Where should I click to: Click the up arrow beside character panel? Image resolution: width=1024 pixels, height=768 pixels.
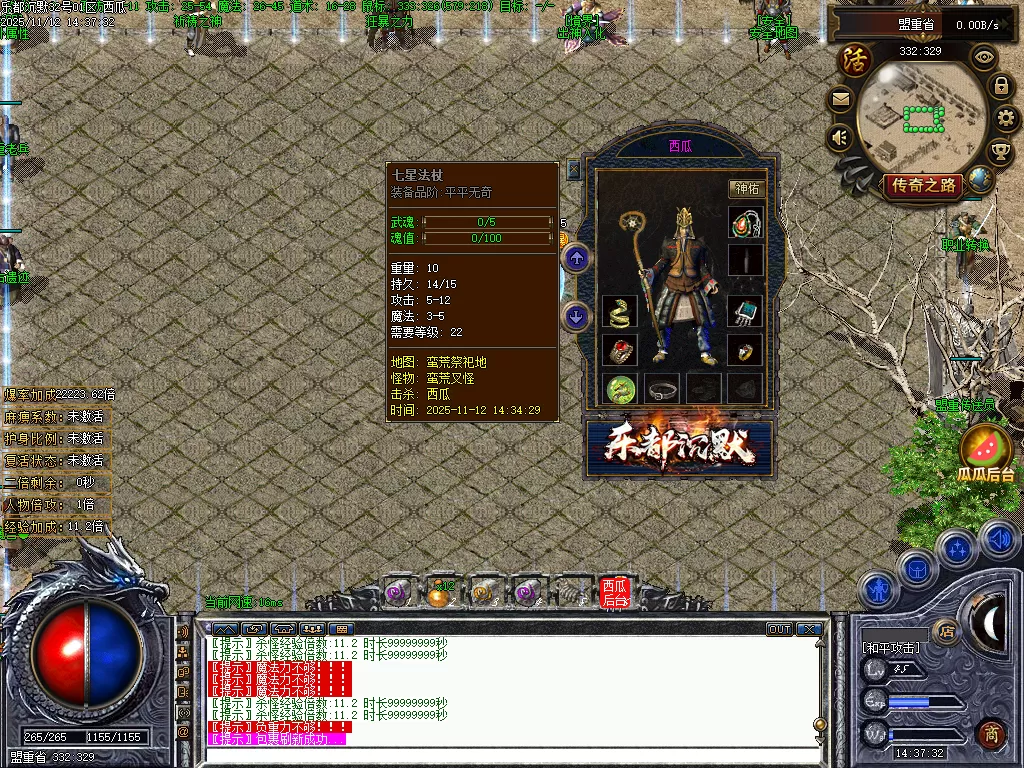pyautogui.click(x=576, y=259)
